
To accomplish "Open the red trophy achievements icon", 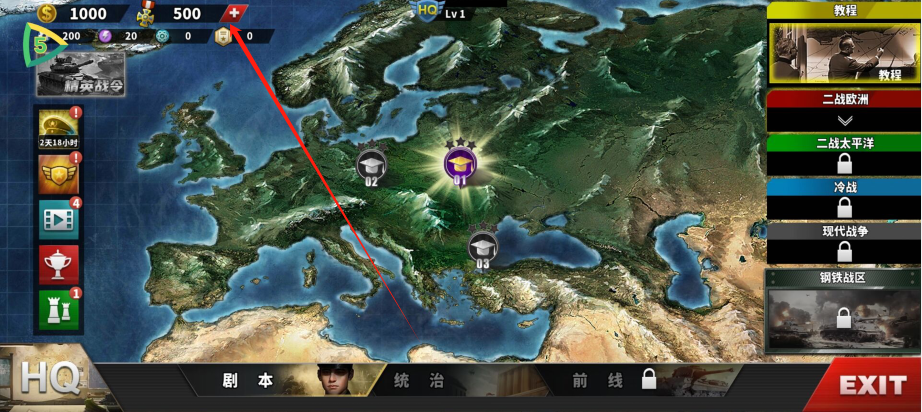I will click(x=58, y=264).
